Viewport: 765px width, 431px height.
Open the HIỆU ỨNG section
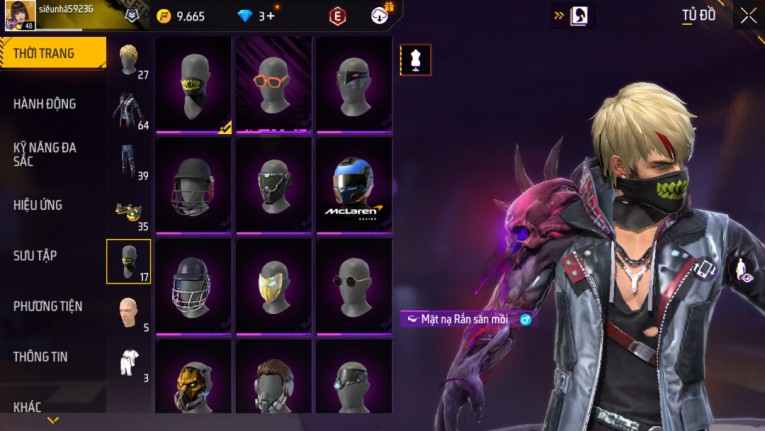[38, 205]
